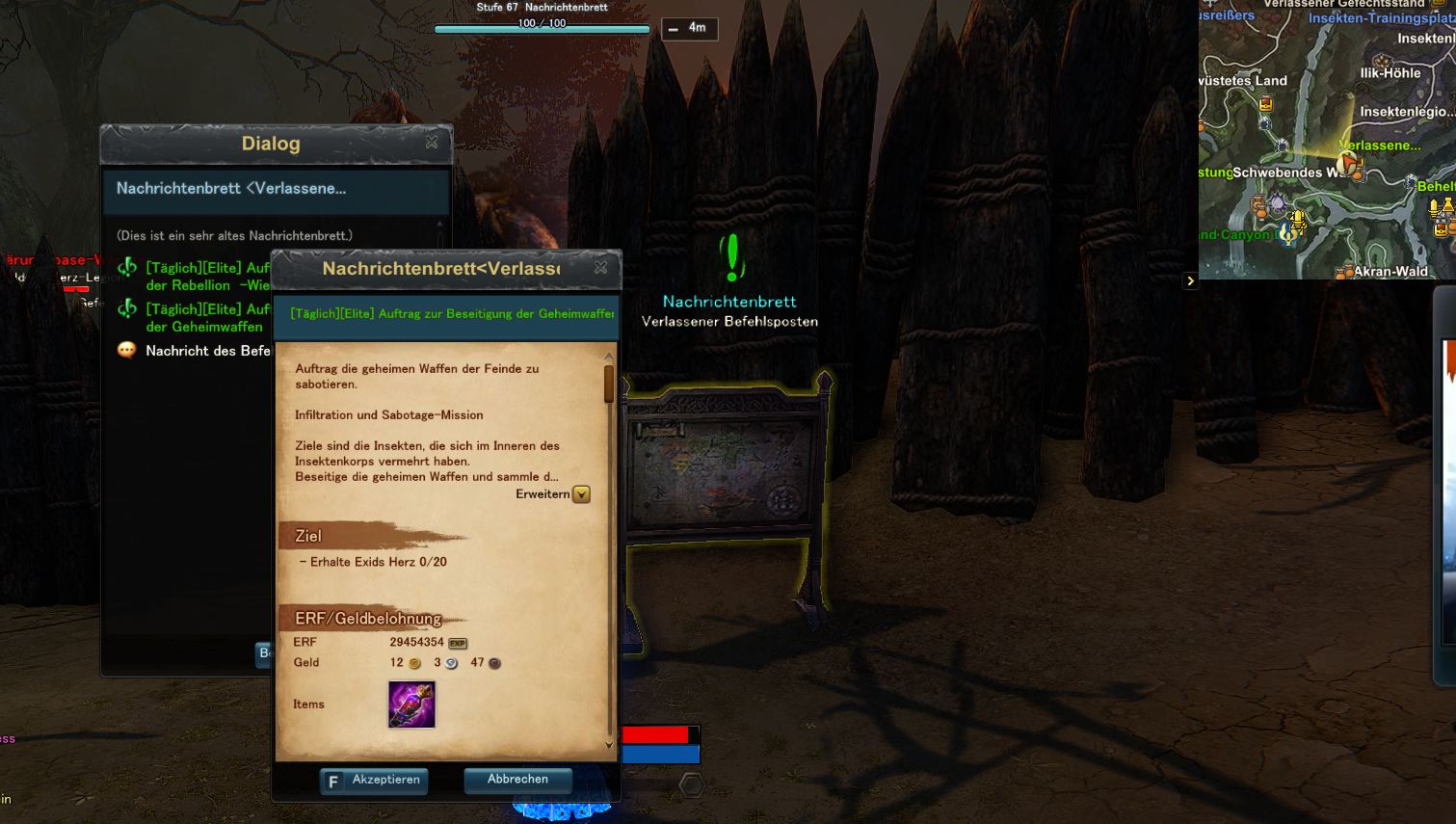Collapse the minimap with the arrow button
1456x824 pixels.
coord(1190,281)
